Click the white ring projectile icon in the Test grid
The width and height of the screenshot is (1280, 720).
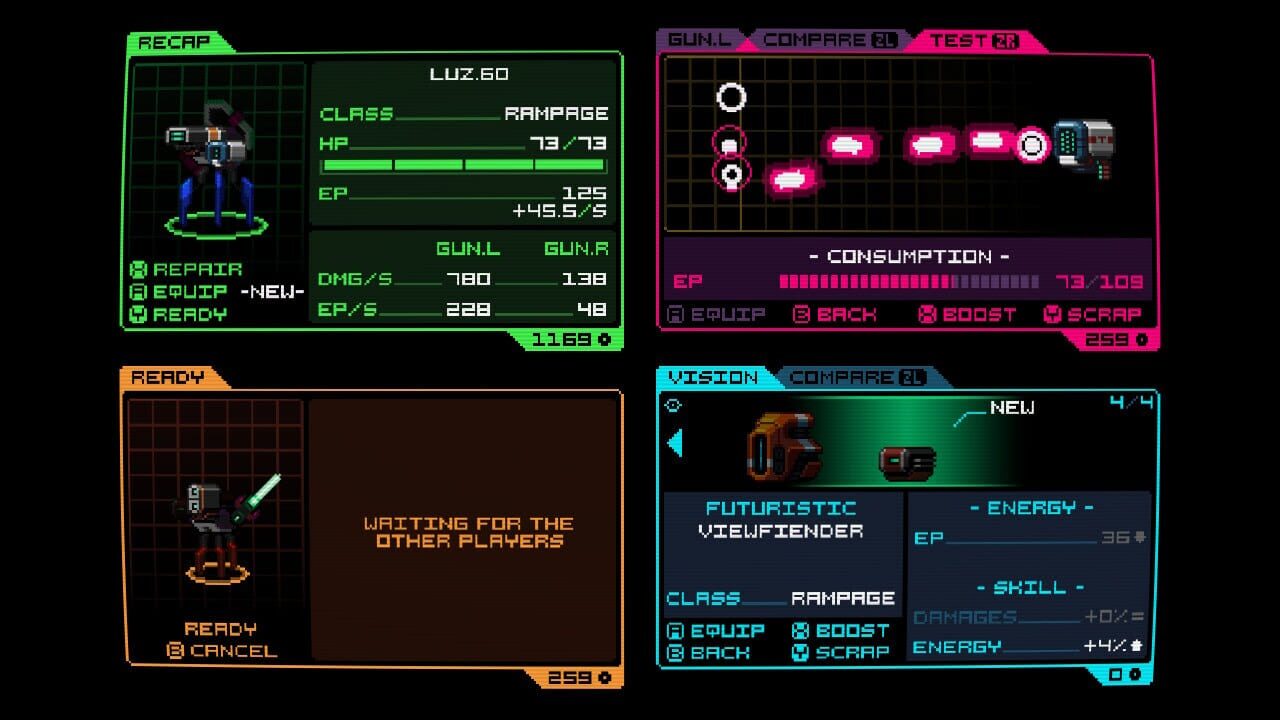731,96
